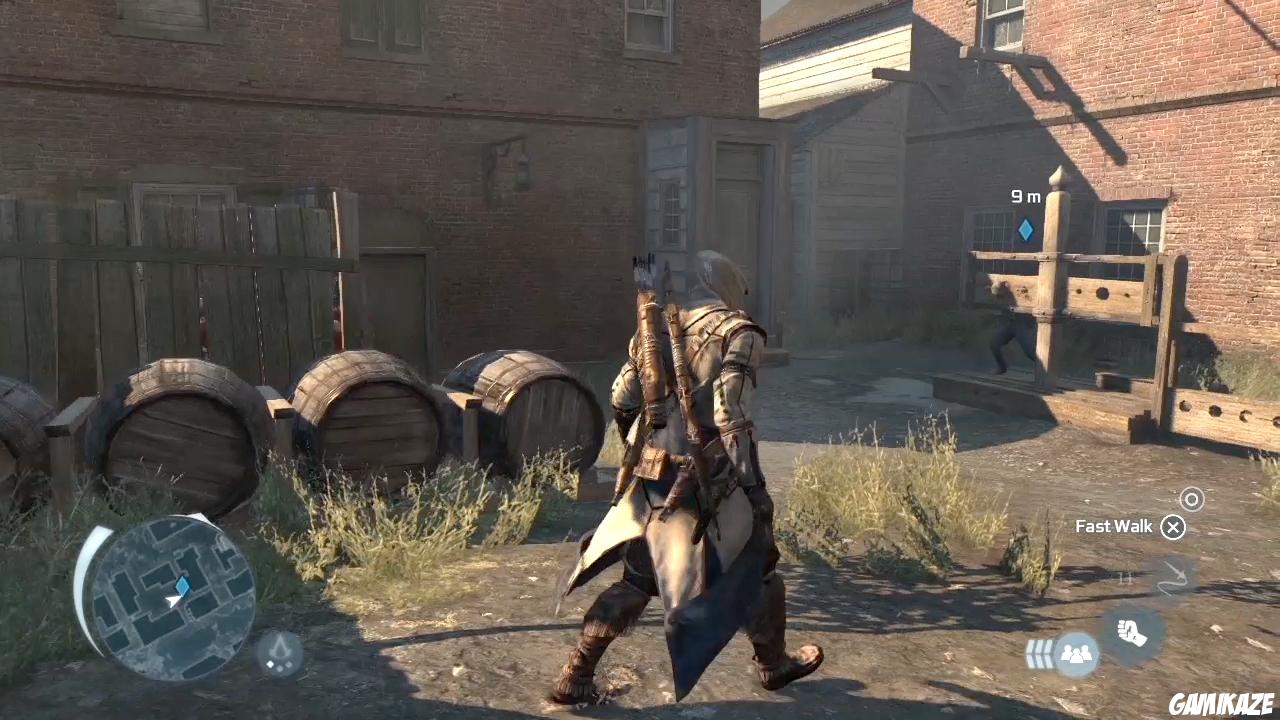
Task: Click the player arrow on the minimap
Action: 173,601
